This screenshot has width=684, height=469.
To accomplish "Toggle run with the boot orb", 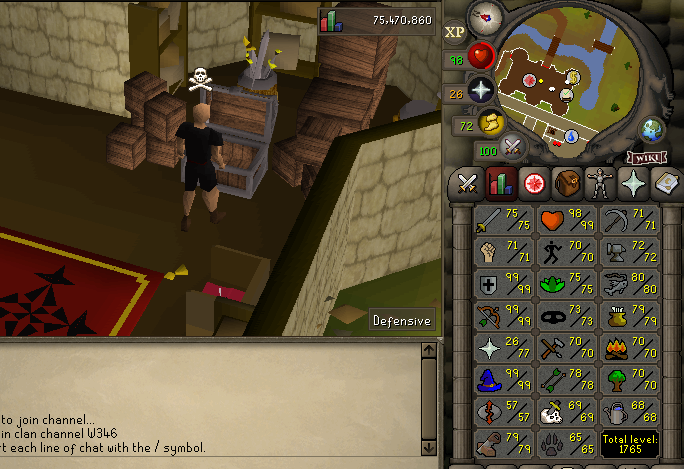I will [x=492, y=123].
